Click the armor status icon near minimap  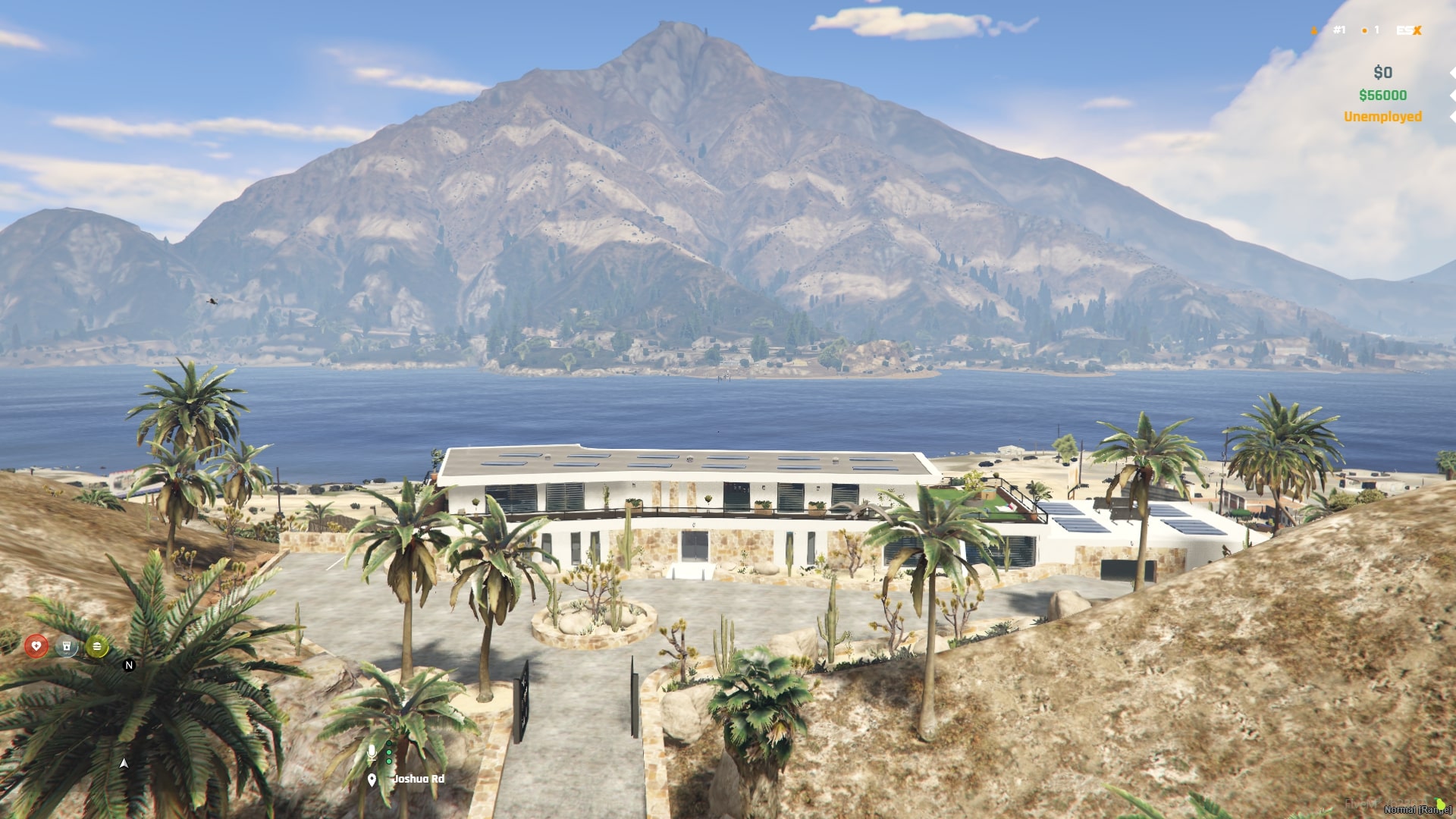tap(67, 646)
